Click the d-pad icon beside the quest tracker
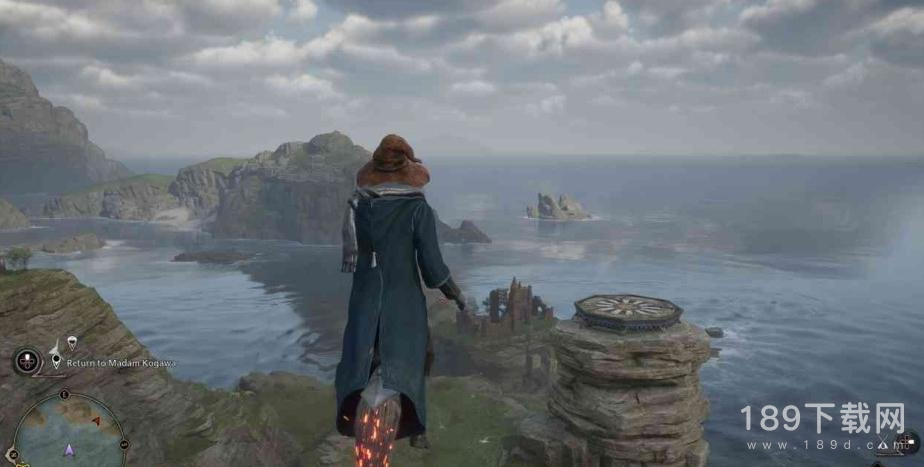The image size is (924, 467). 27,360
